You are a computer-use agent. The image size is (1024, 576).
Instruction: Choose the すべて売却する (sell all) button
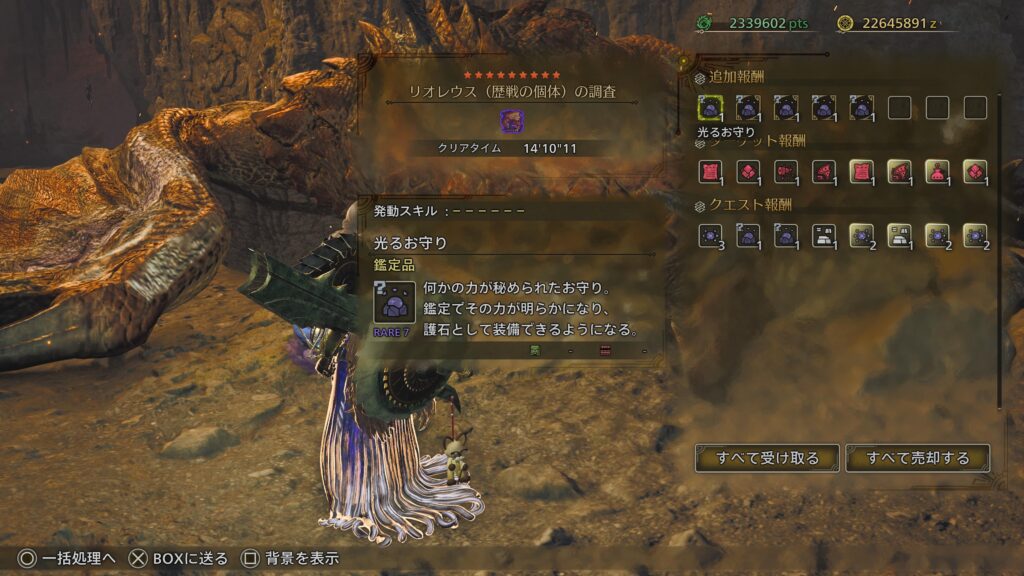pos(918,458)
